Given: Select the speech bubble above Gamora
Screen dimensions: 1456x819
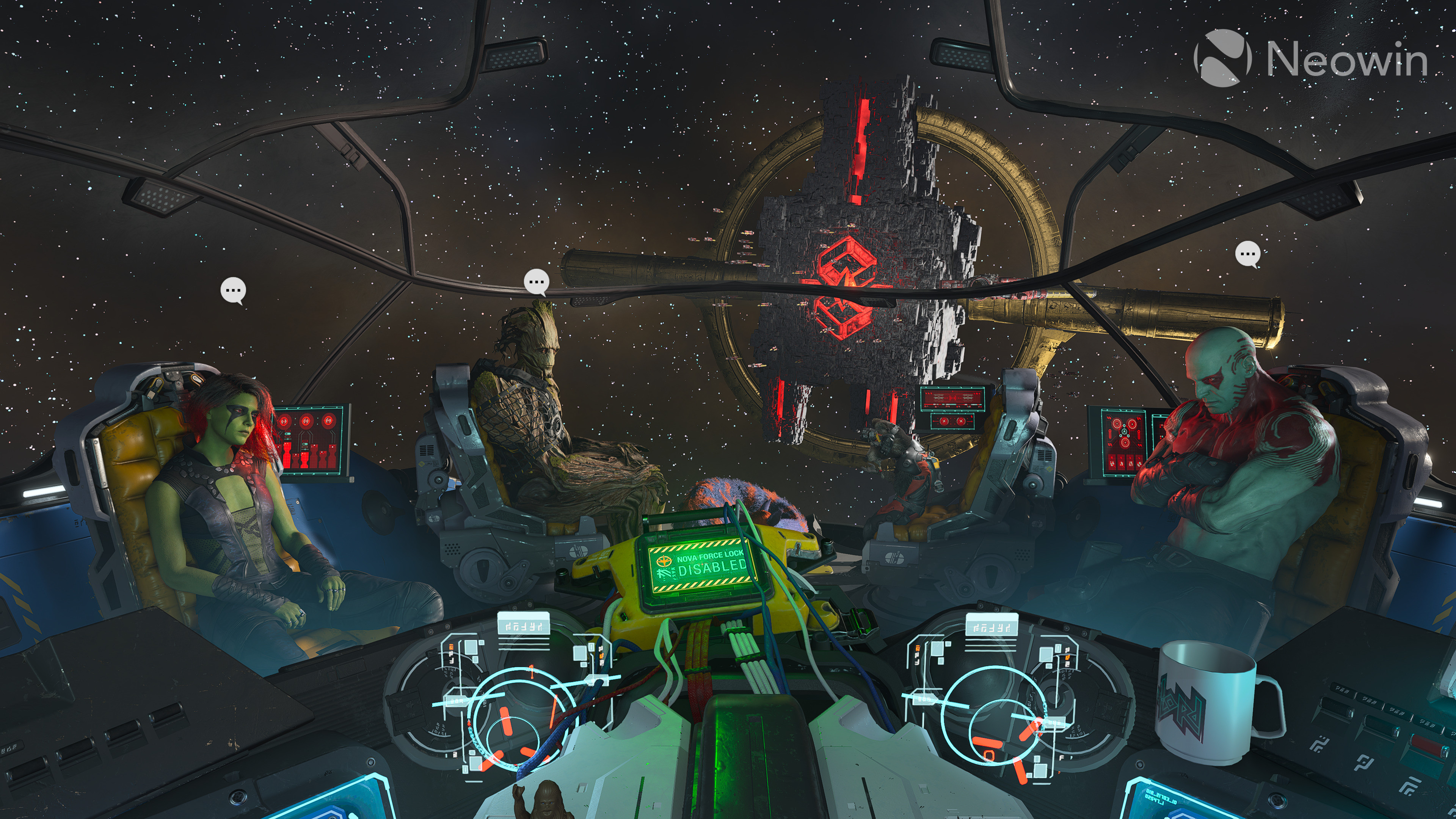Looking at the screenshot, I should tap(233, 290).
